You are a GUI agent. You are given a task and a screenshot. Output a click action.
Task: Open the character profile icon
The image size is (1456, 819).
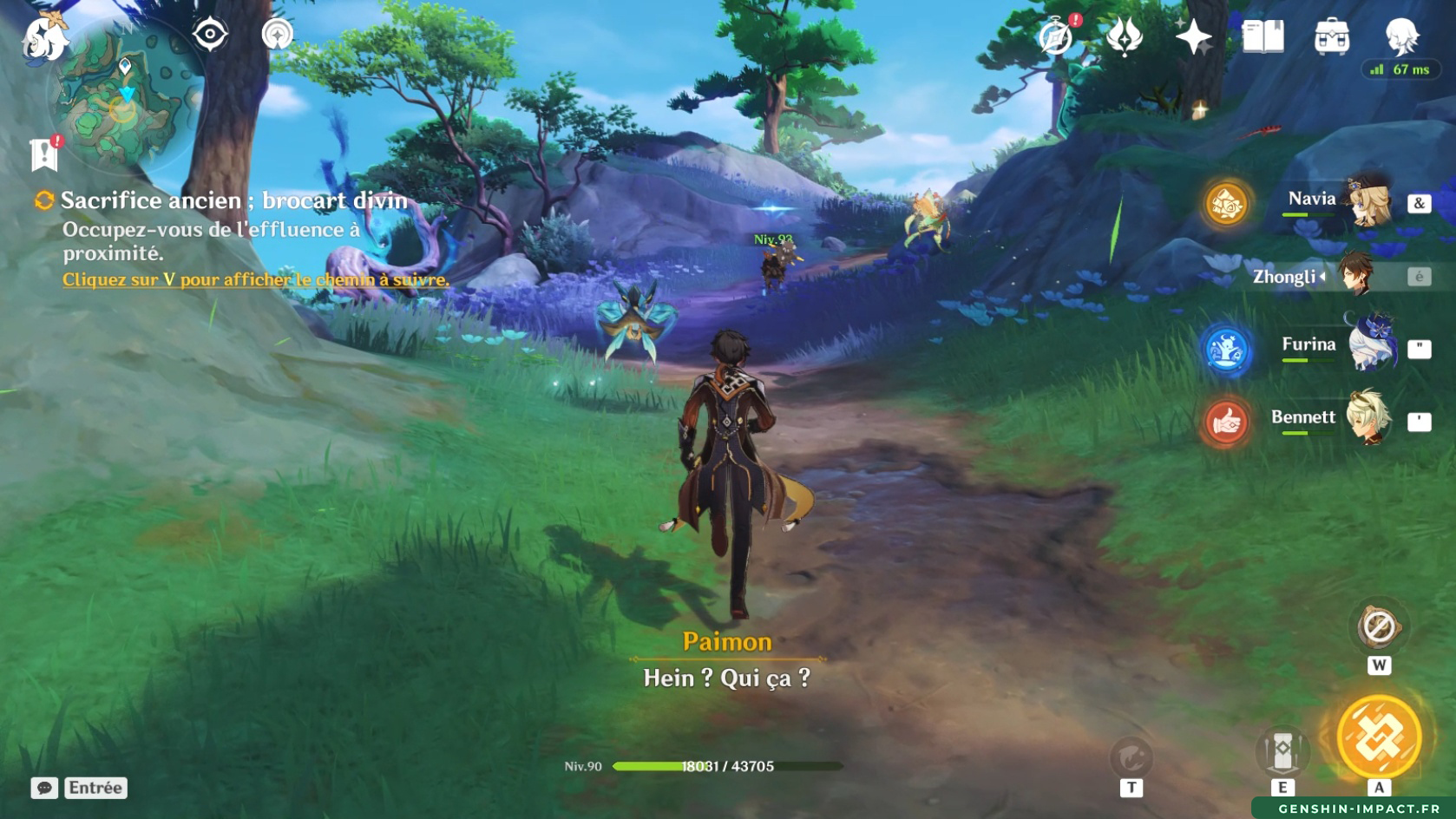point(1400,37)
